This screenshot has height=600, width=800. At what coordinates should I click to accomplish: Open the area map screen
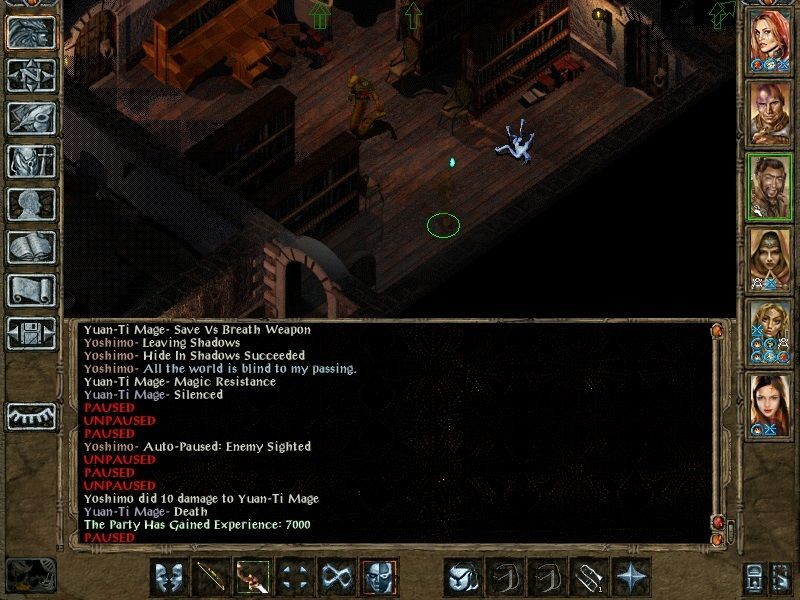(x=31, y=75)
